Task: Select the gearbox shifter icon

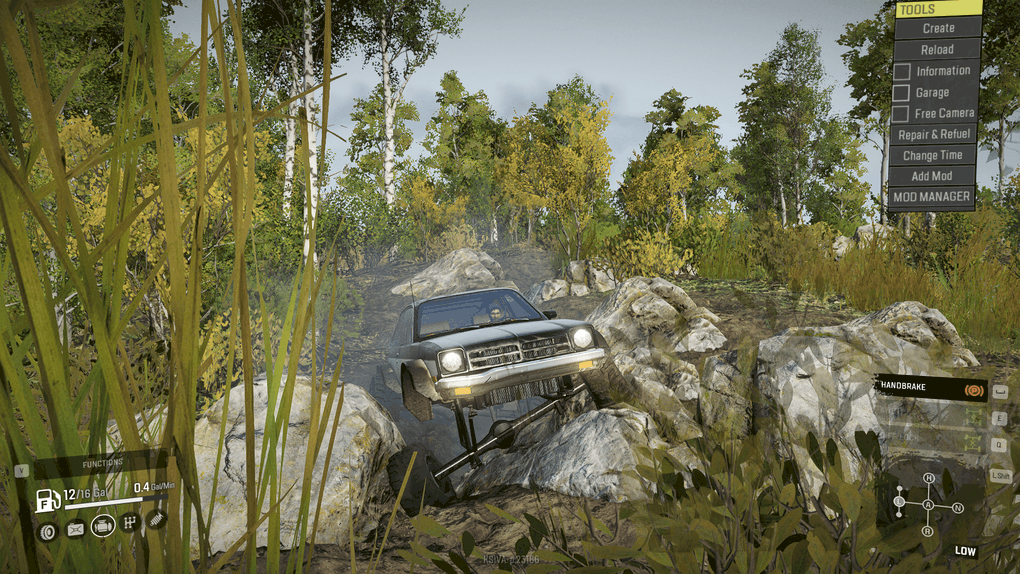Action: (130, 522)
